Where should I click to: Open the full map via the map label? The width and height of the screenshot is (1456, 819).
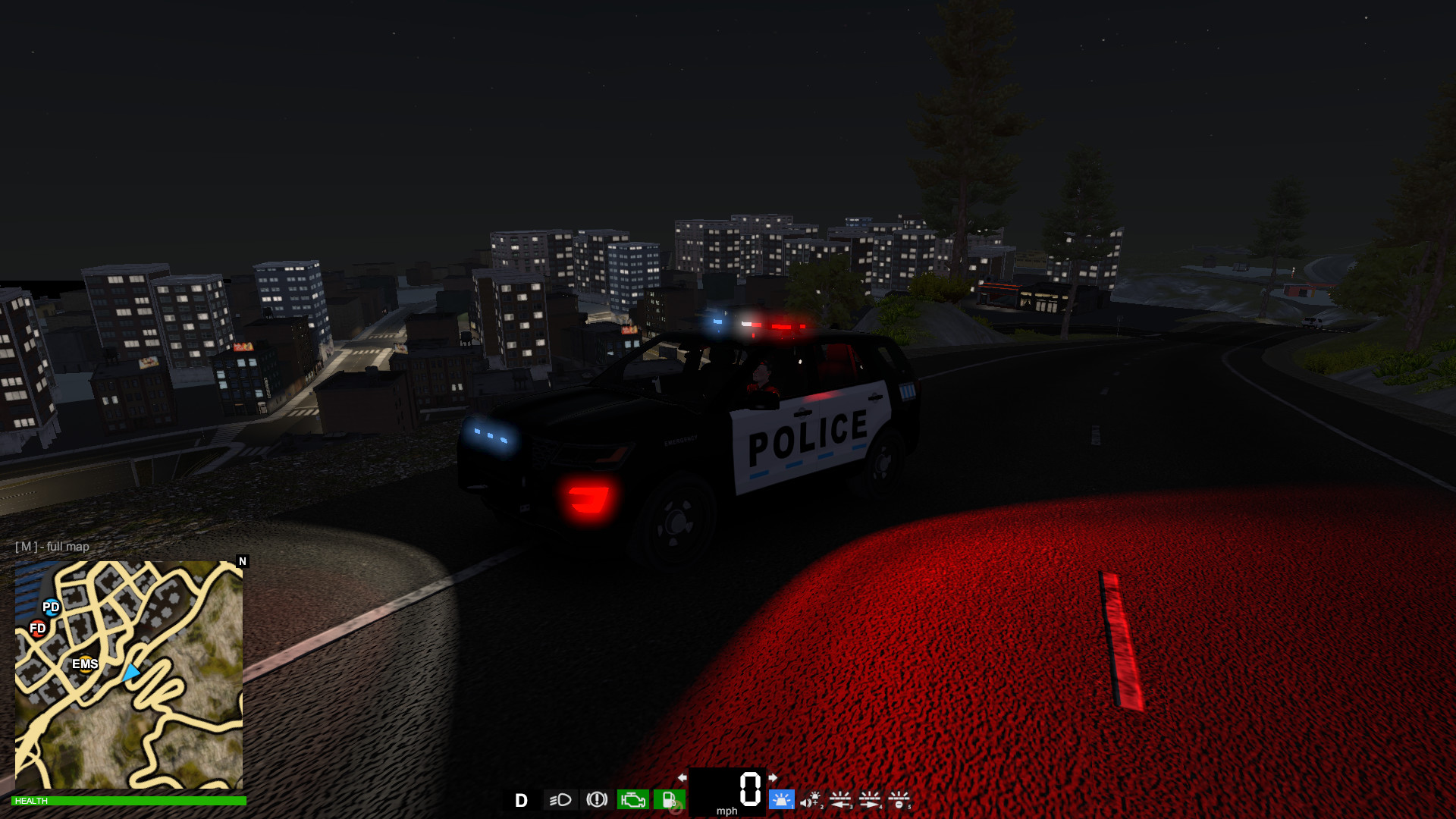[51, 546]
